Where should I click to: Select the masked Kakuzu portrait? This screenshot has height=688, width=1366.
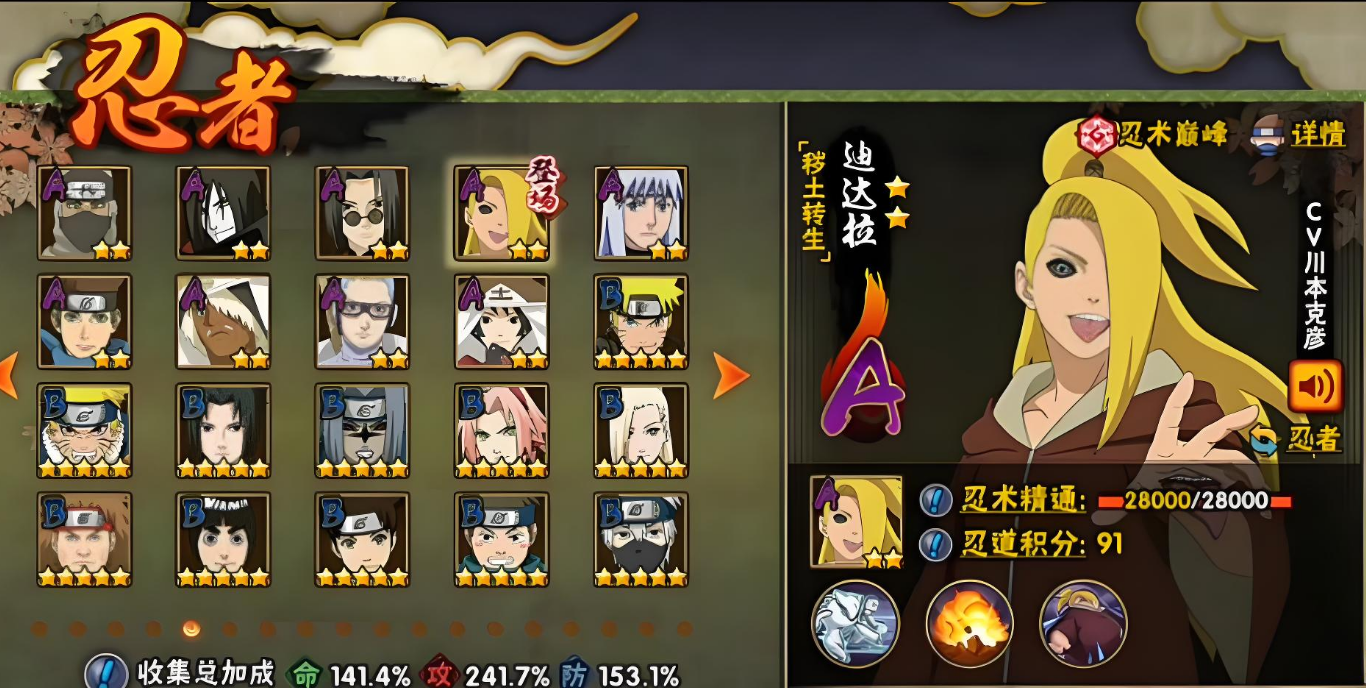(x=85, y=213)
